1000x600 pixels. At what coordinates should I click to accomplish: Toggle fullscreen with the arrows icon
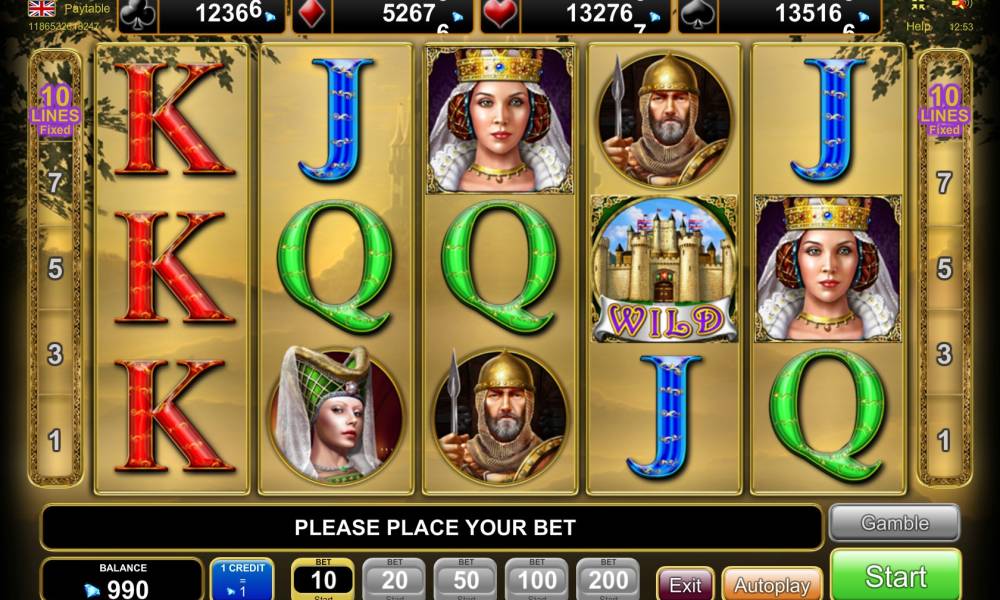(920, 6)
